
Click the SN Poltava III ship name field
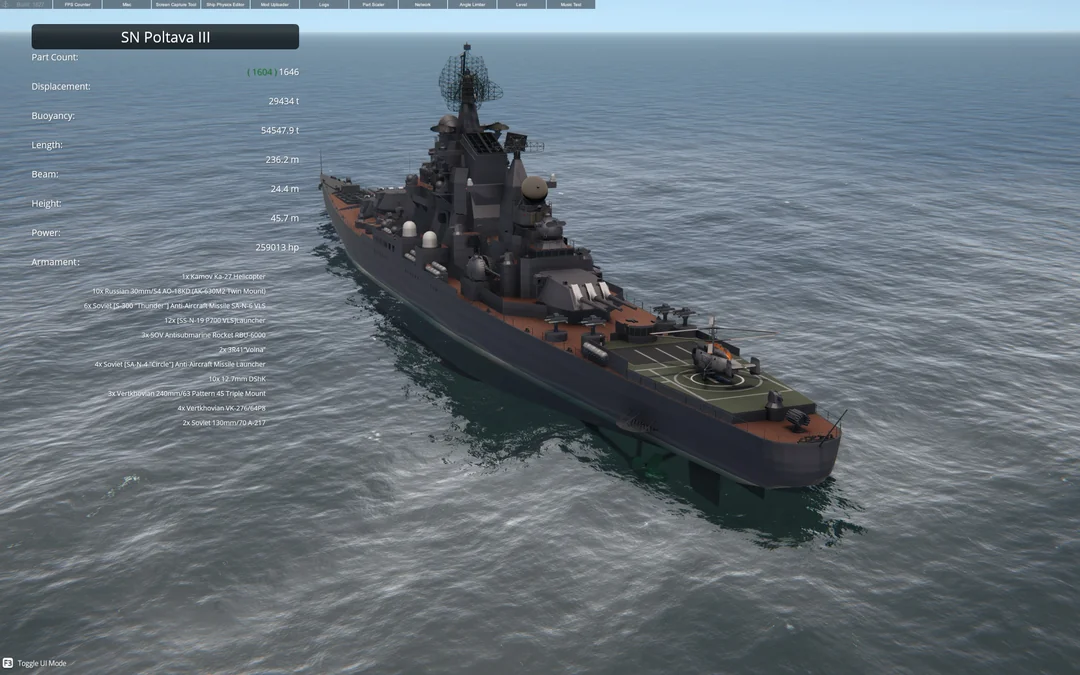(165, 37)
